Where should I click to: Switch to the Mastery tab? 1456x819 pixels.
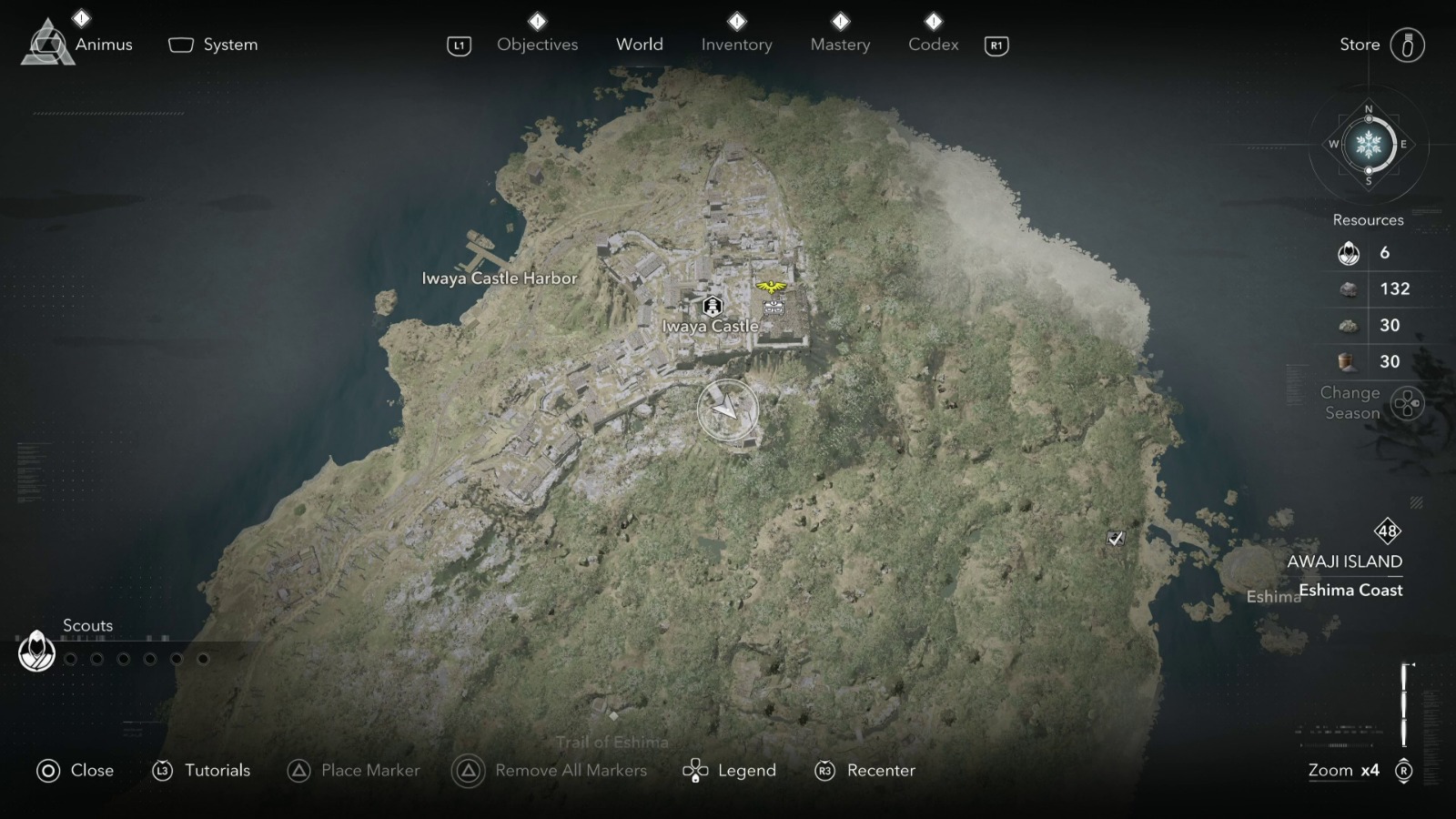pos(840,44)
